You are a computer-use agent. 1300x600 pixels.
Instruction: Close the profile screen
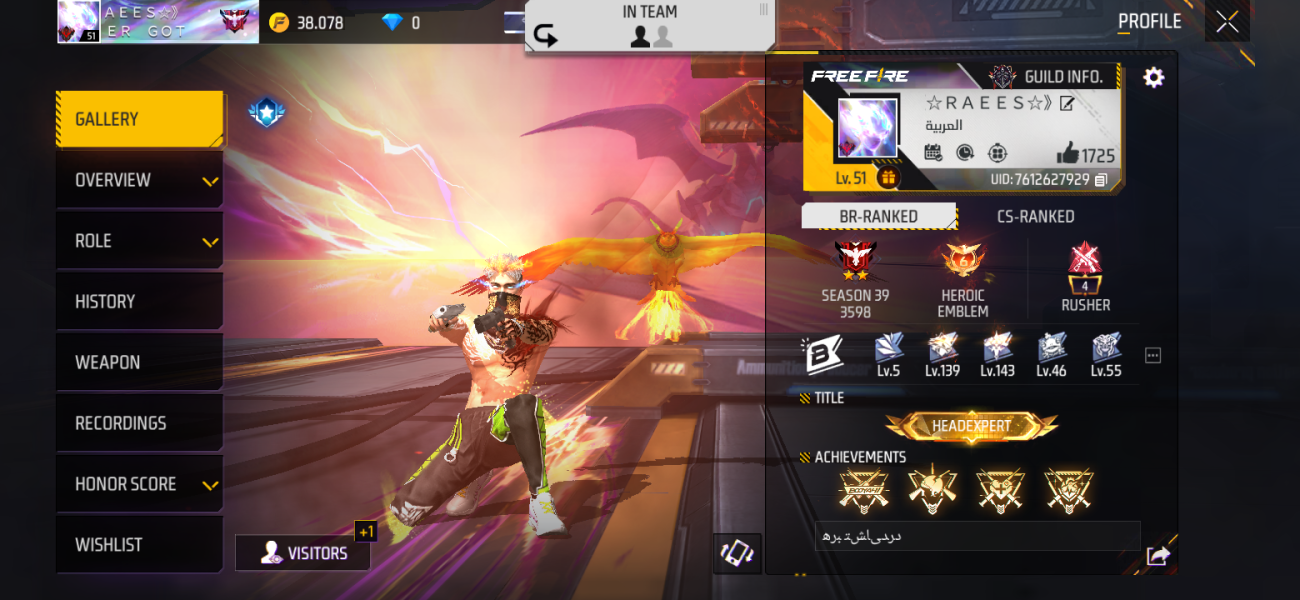pyautogui.click(x=1227, y=21)
